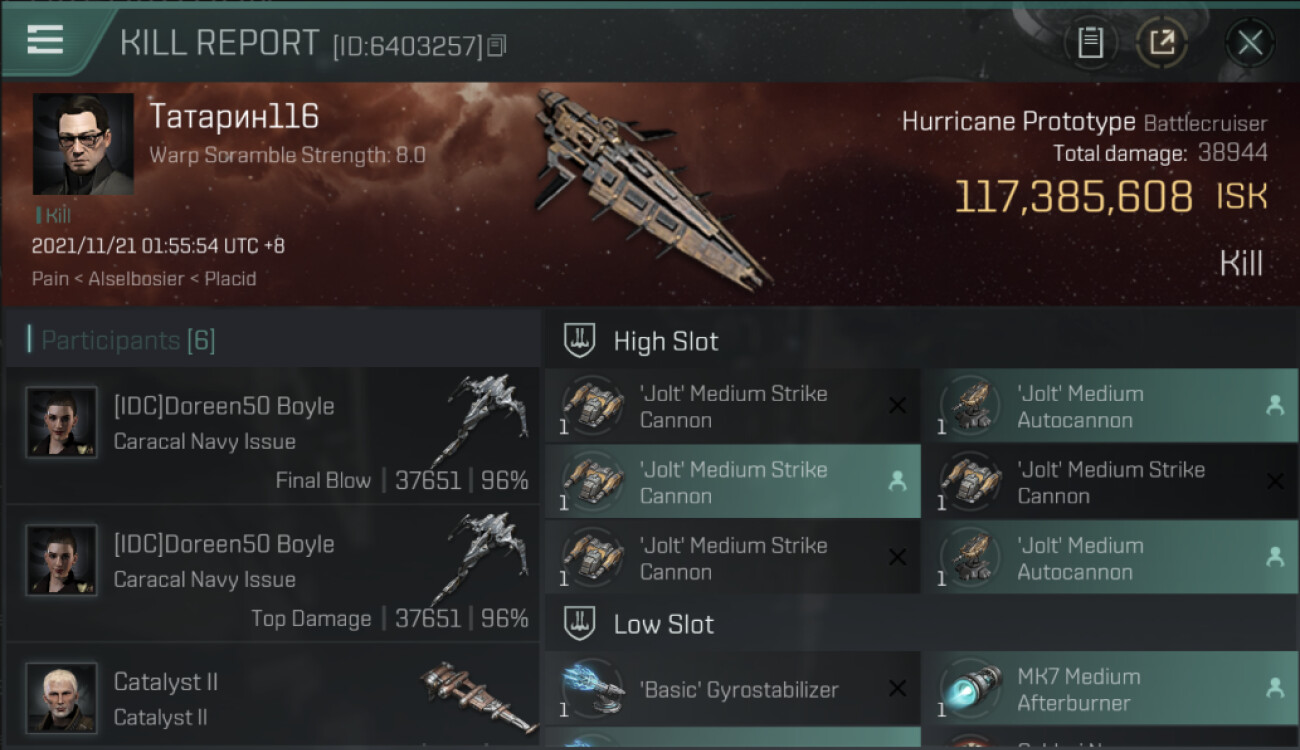Open the Catalyst II participant row
Image resolution: width=1300 pixels, height=750 pixels.
[x=272, y=698]
